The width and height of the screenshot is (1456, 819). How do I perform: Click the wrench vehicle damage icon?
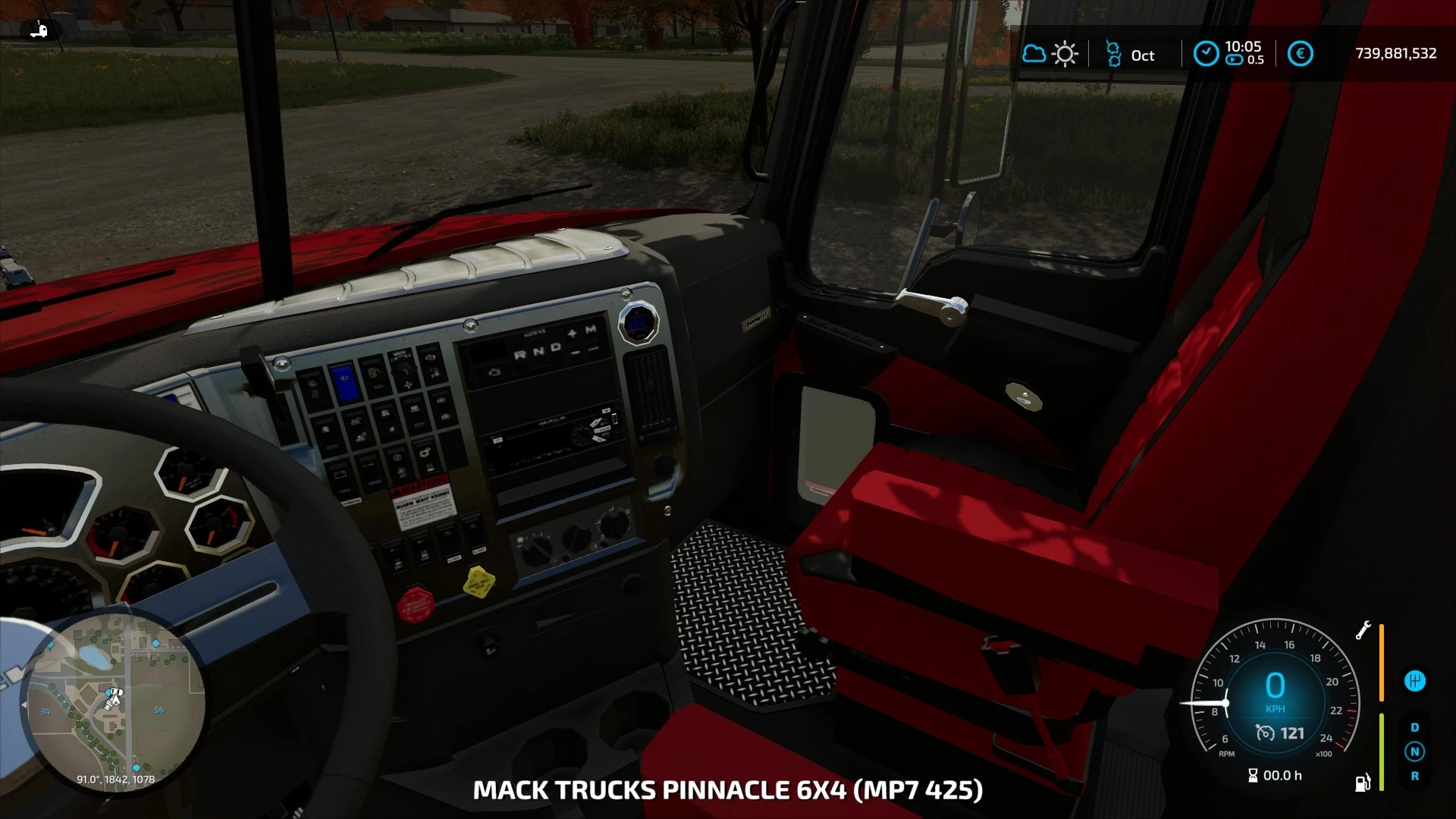coord(1363,630)
